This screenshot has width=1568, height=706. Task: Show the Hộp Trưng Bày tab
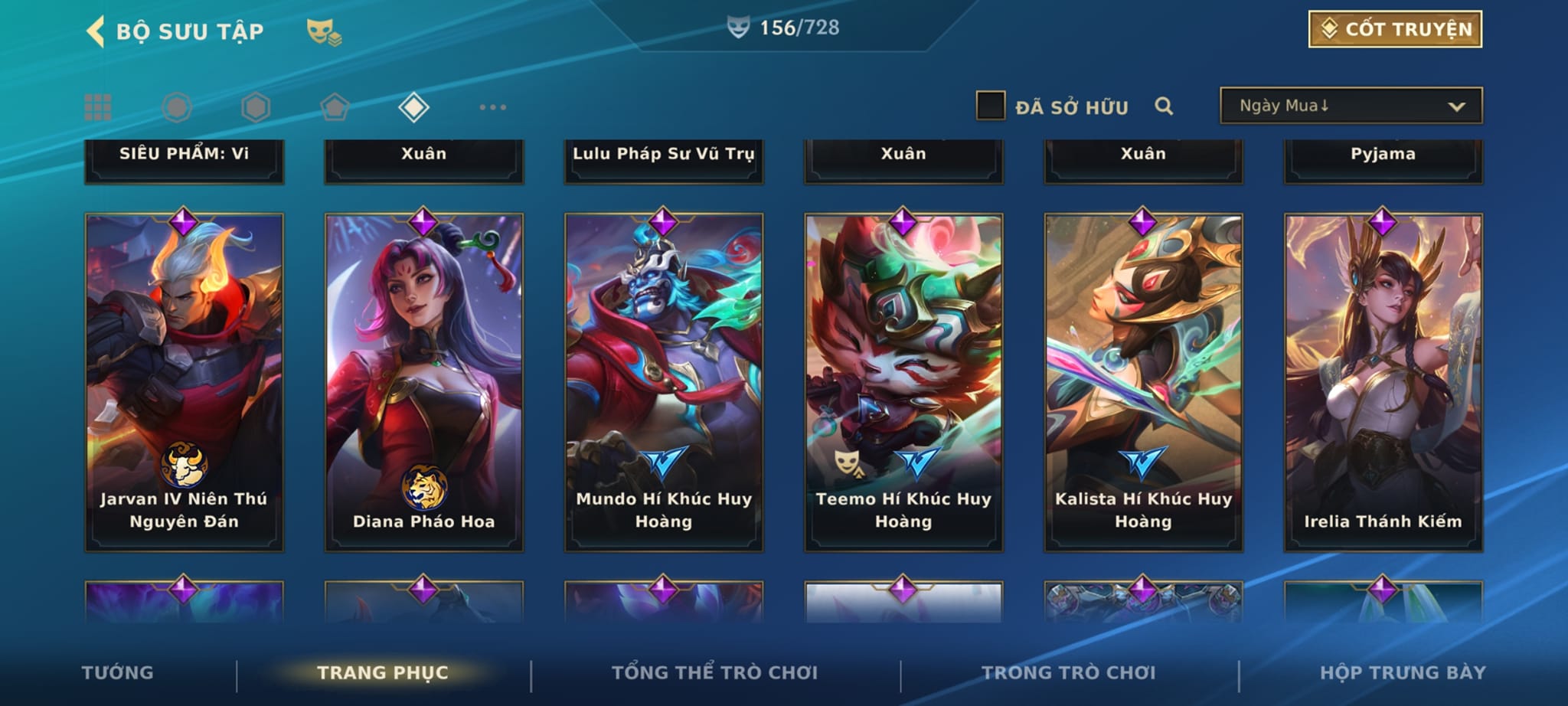[x=1403, y=672]
